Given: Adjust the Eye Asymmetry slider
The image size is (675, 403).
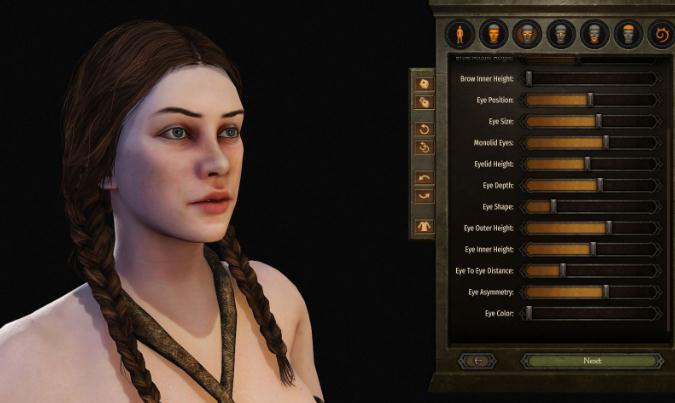Looking at the screenshot, I should tap(605, 292).
